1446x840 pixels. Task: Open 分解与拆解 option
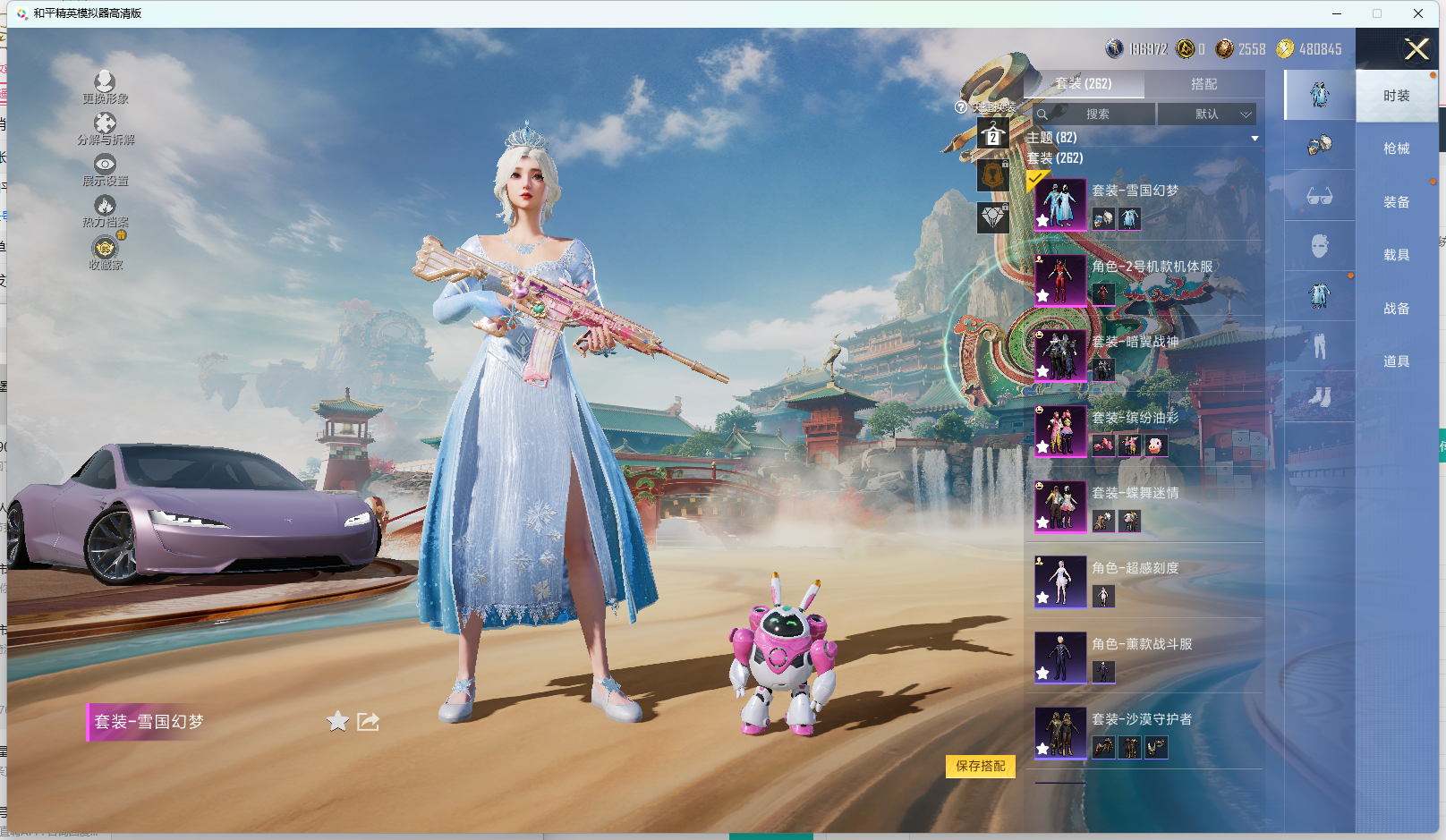105,129
